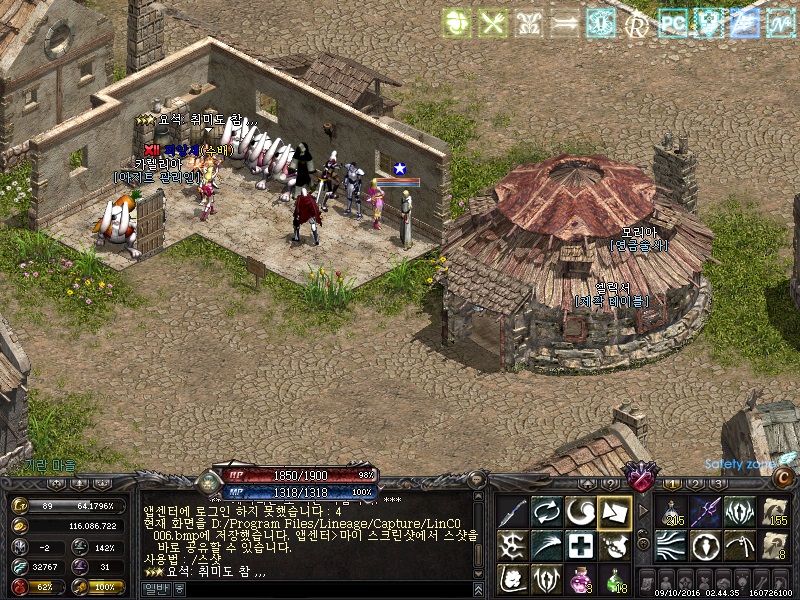
Task: Select the dagger weapon hotbar slot
Action: click(512, 512)
